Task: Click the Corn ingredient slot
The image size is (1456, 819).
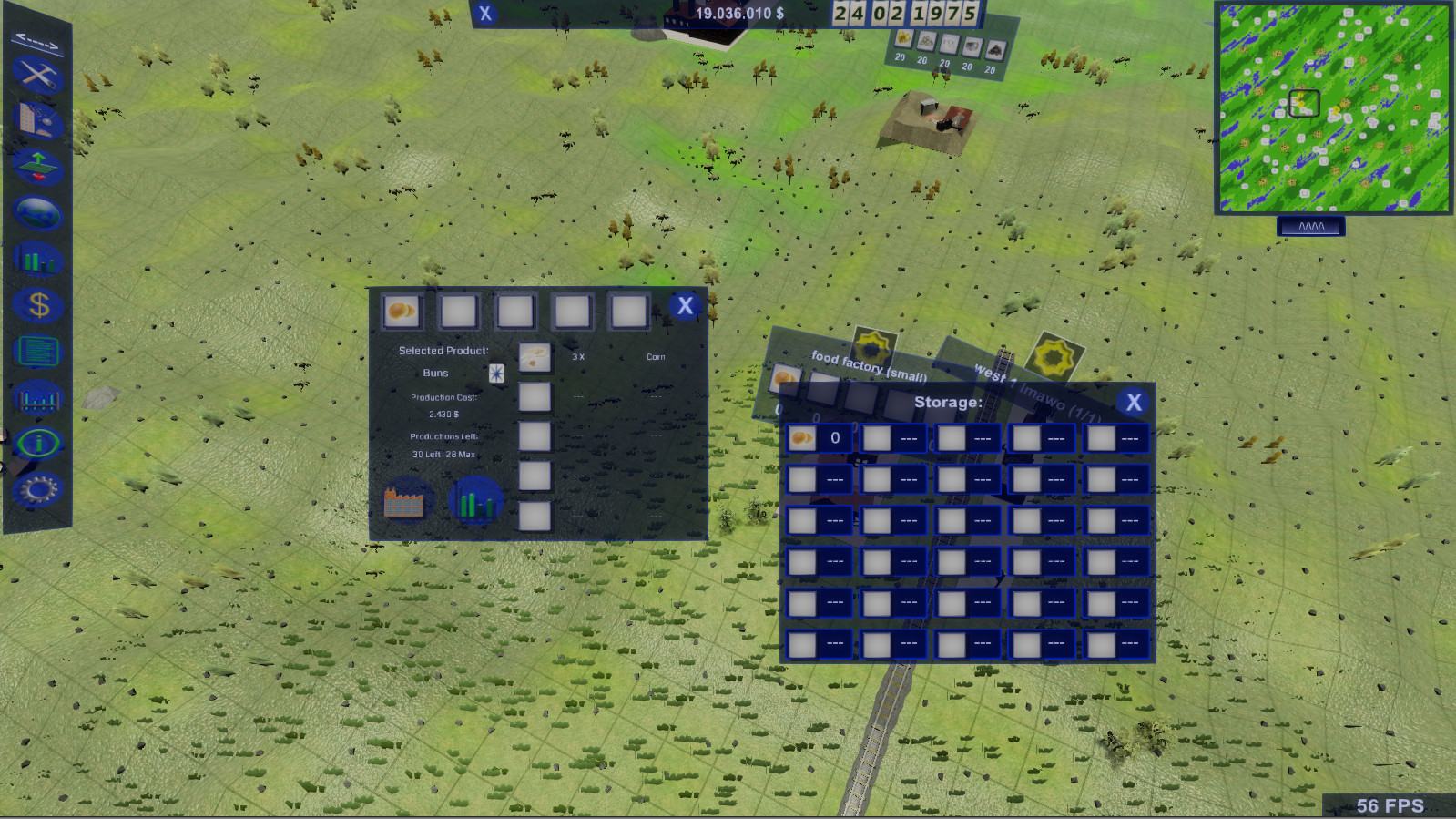Action: pos(535,357)
